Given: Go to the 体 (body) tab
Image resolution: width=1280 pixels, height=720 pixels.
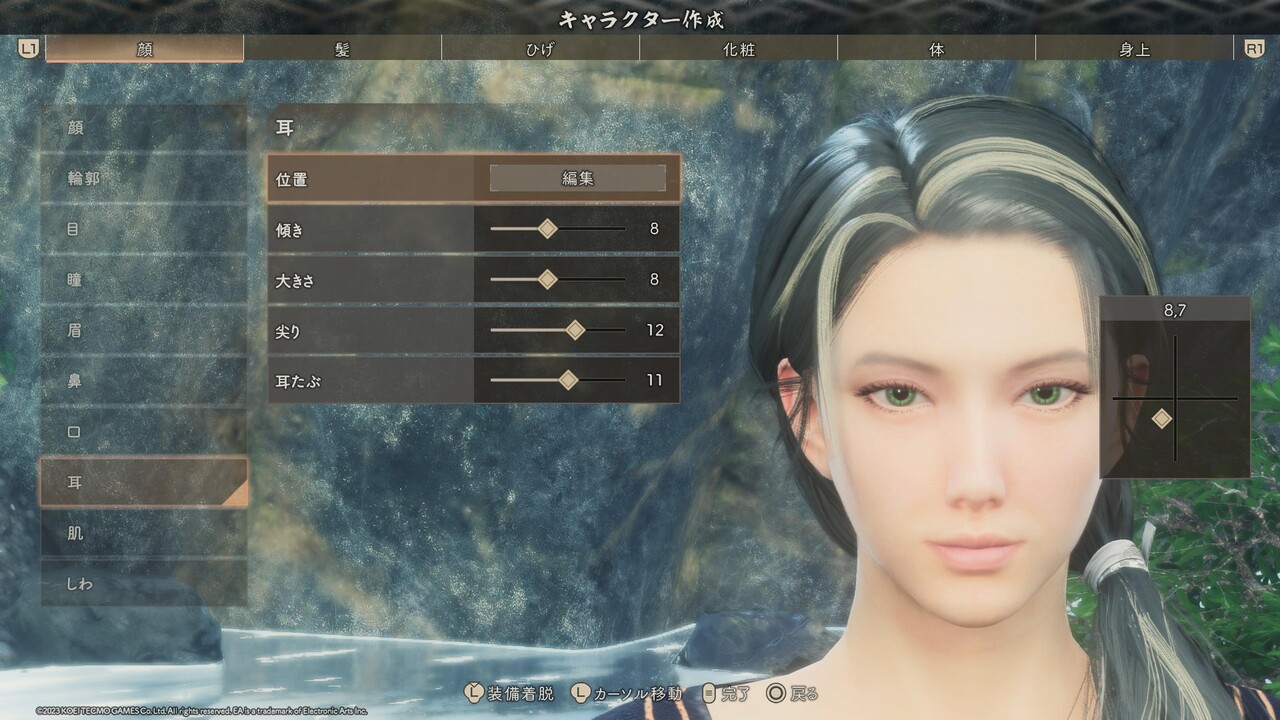Looking at the screenshot, I should tap(936, 49).
